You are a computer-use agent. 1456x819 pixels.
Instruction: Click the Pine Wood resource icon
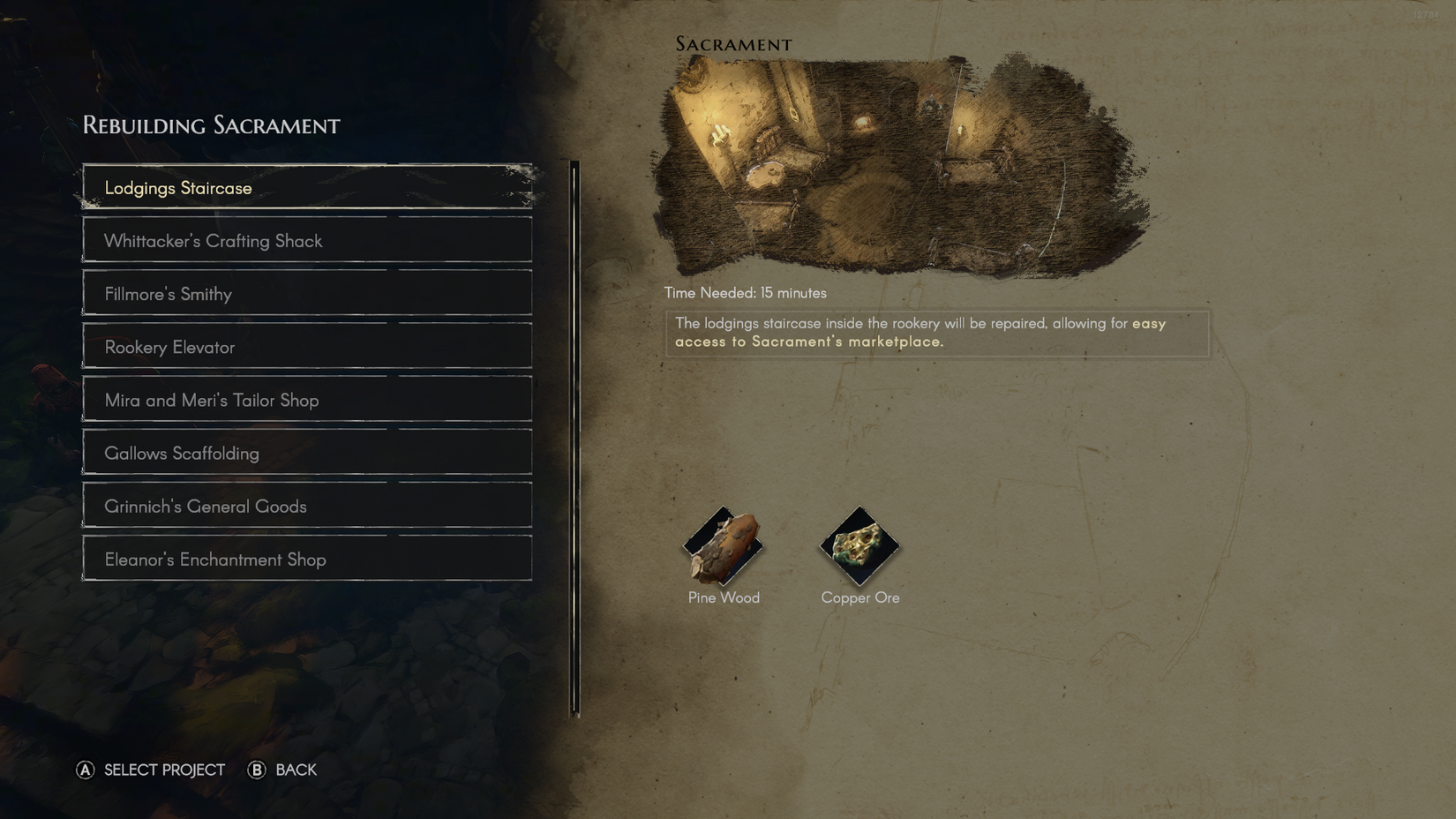(723, 546)
